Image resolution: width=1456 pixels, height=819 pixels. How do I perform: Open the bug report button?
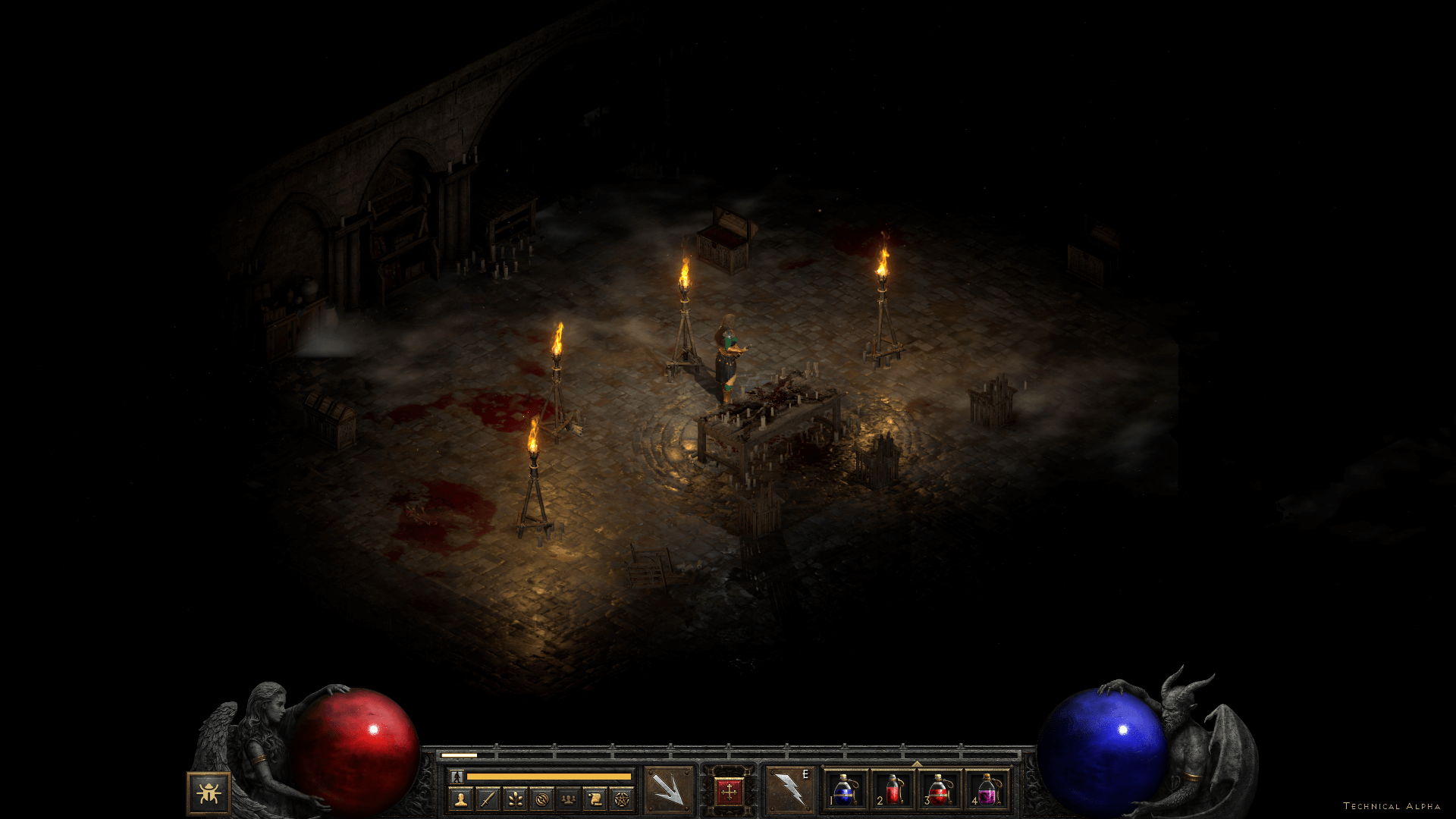209,793
